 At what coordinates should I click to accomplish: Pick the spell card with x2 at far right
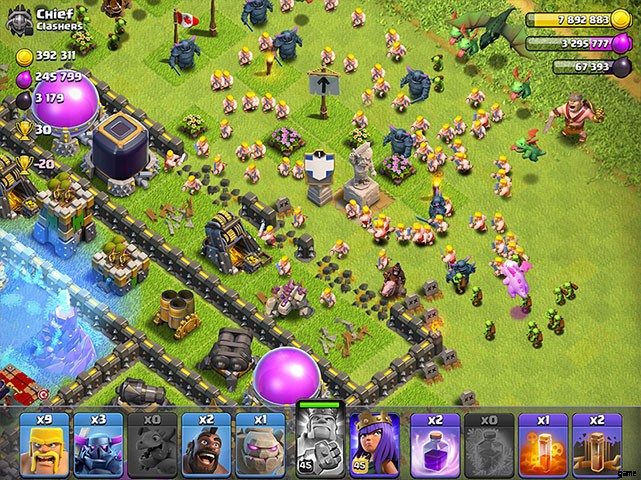pos(597,443)
